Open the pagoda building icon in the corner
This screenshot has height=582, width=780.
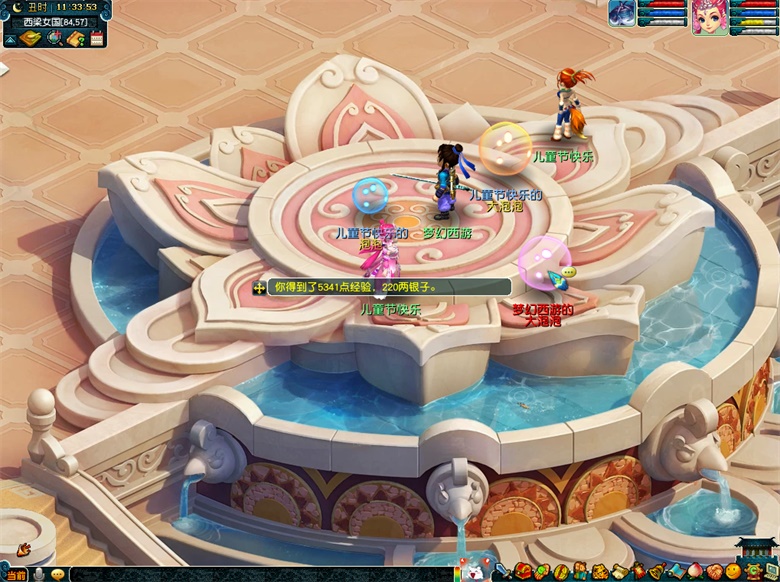(756, 554)
